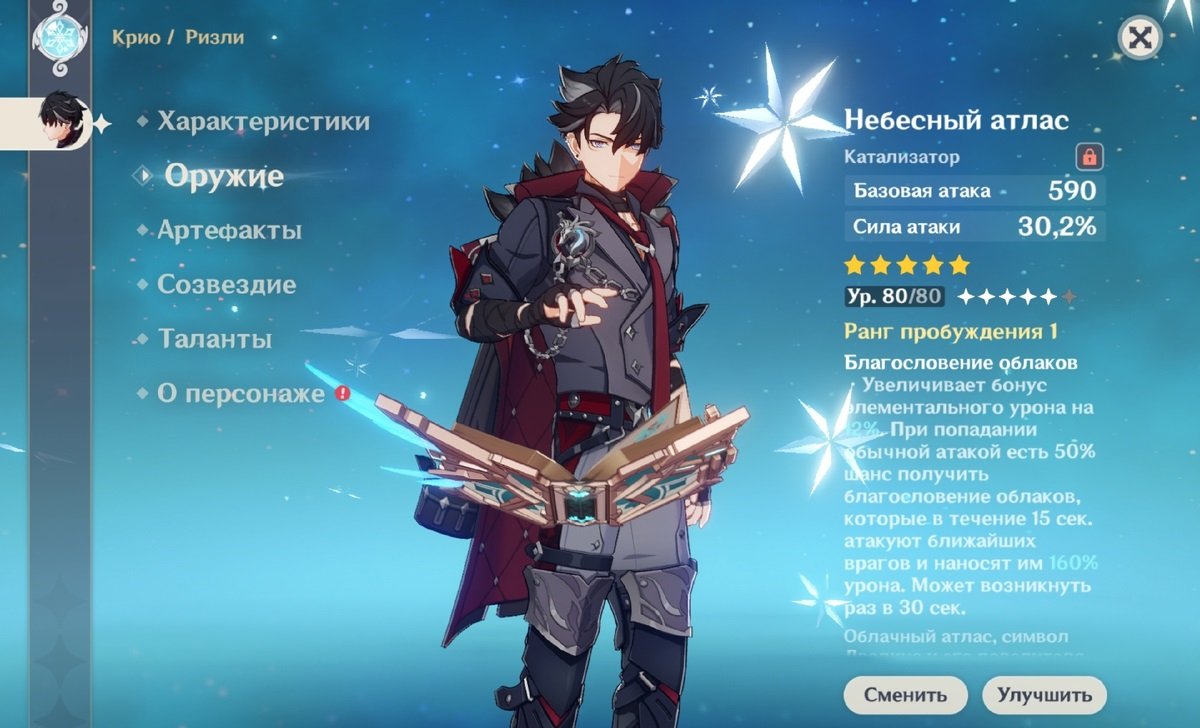1200x728 pixels.
Task: Select the Оружие menu entry
Action: coord(224,176)
